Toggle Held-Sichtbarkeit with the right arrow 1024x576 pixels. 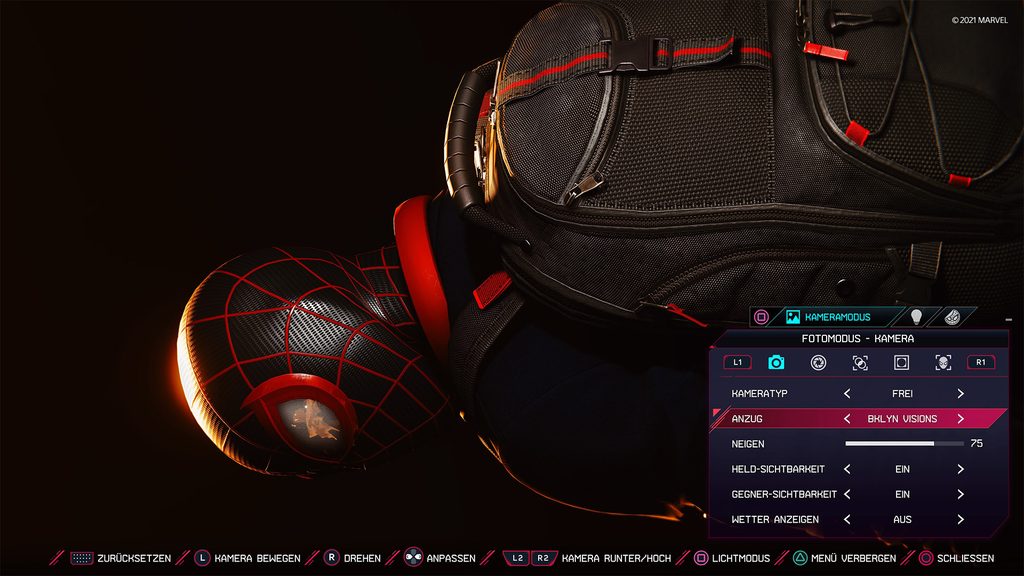(960, 469)
